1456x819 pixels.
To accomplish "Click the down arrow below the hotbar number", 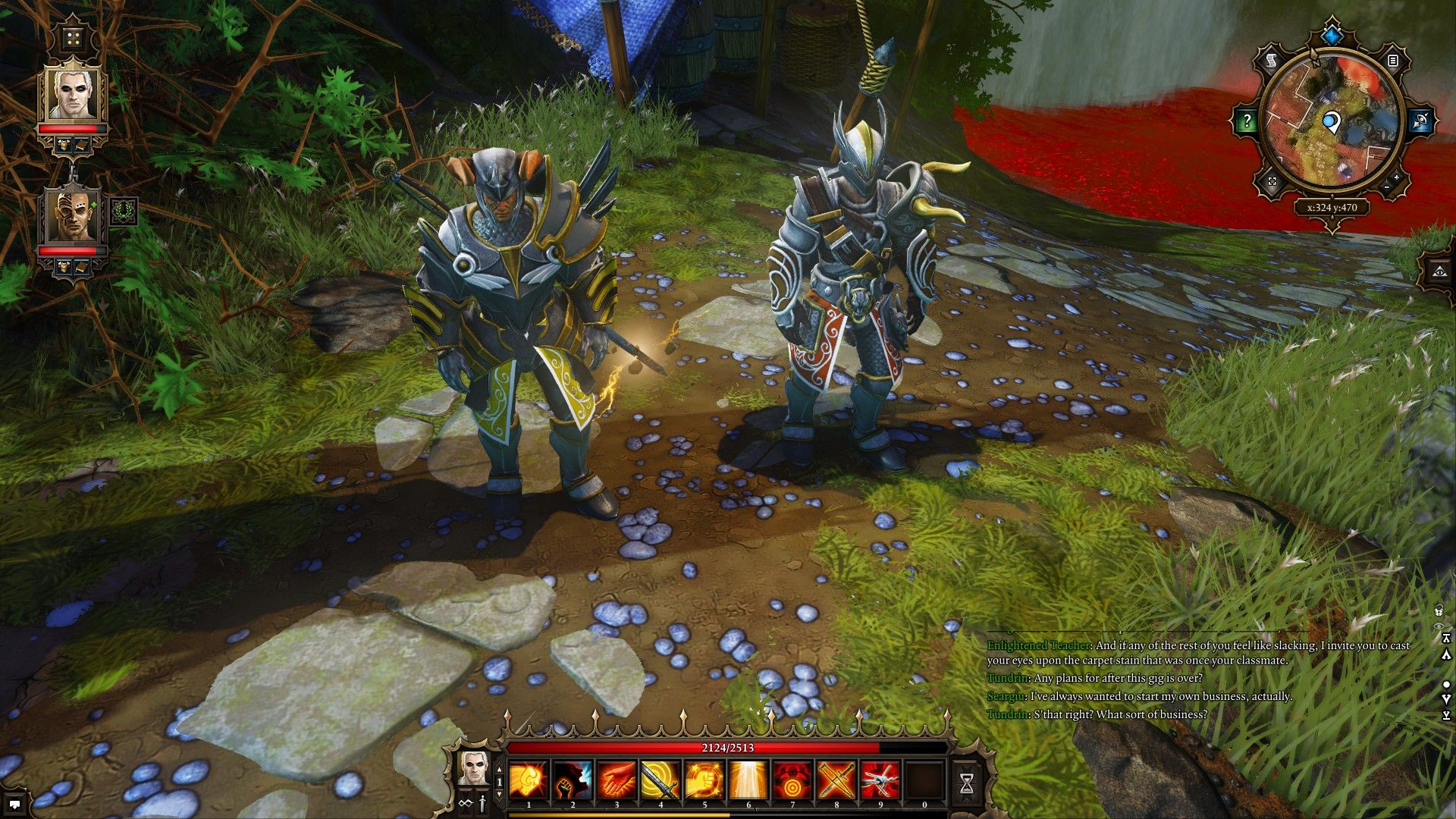I will tap(499, 793).
